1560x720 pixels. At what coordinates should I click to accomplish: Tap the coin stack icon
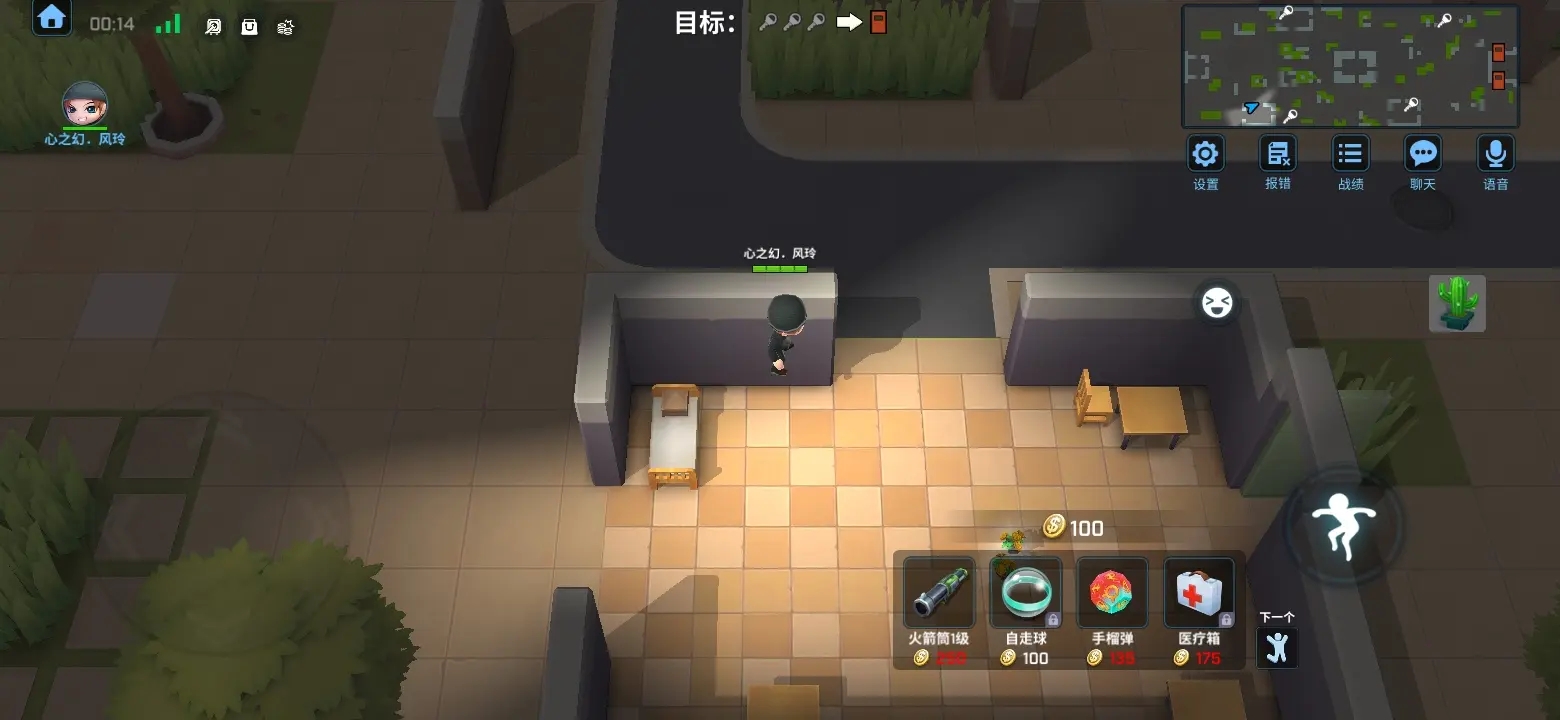286,27
